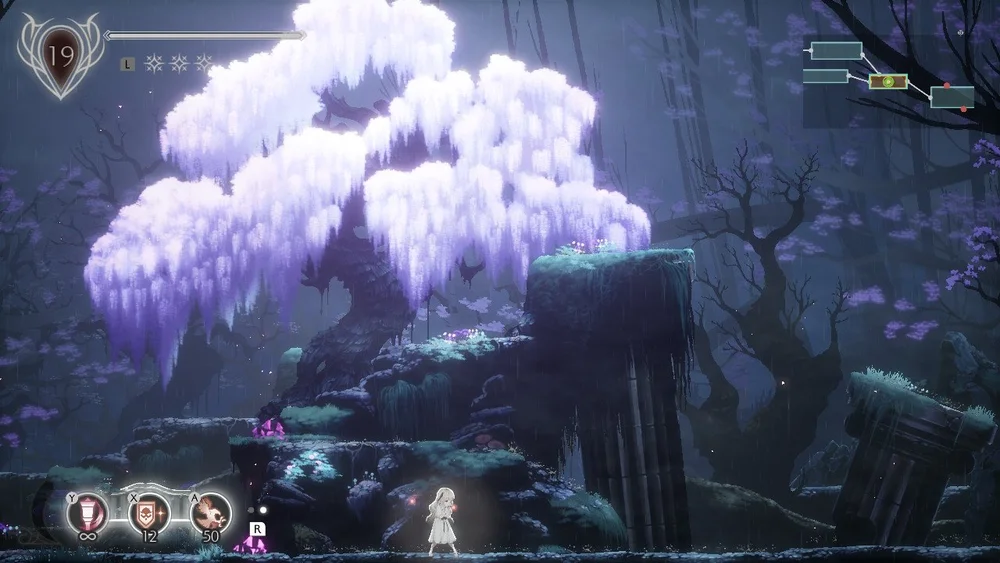Select the minimap room marked with red dots
The image size is (1000, 563).
[952, 97]
